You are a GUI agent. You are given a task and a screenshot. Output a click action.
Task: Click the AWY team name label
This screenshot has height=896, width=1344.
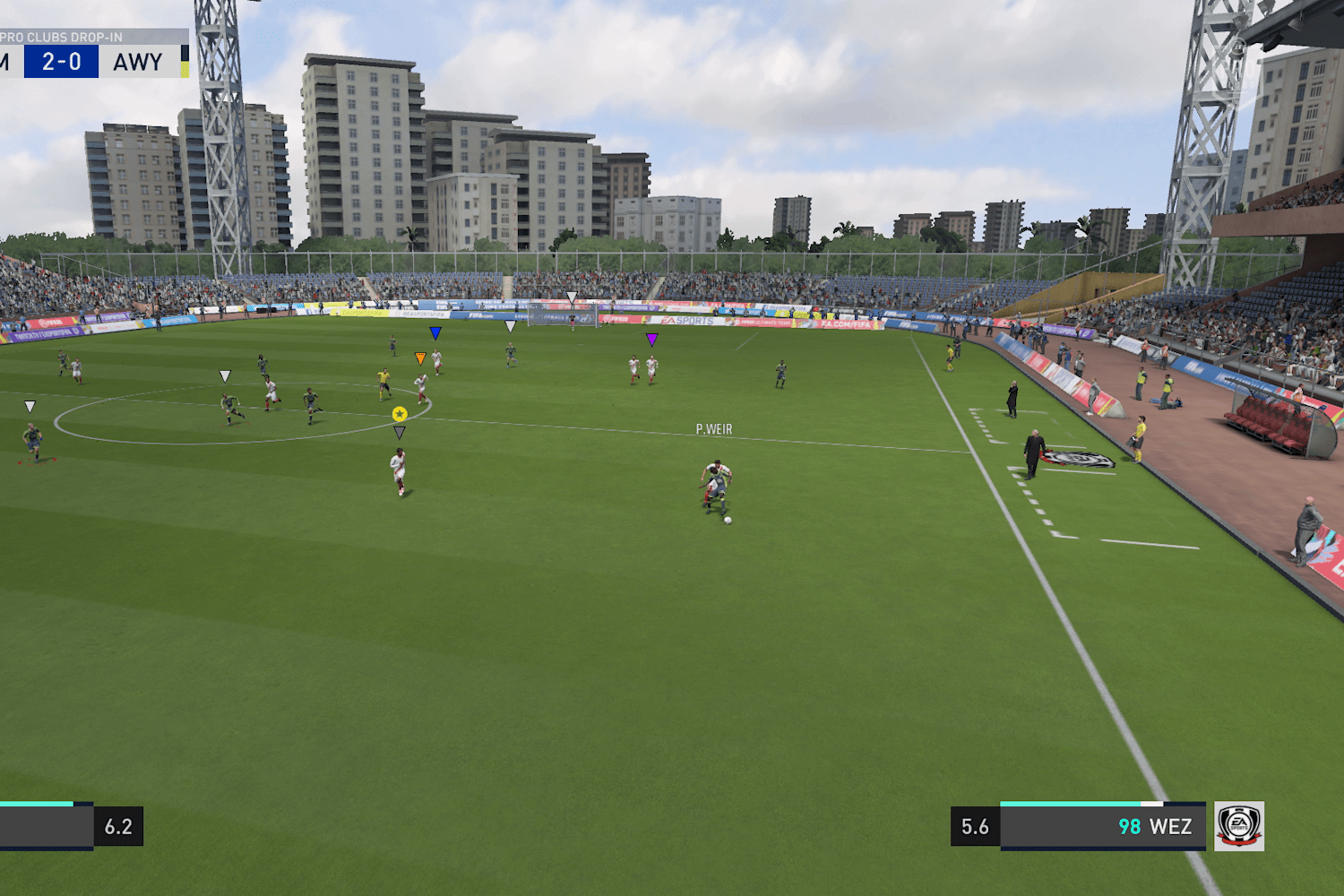click(136, 61)
